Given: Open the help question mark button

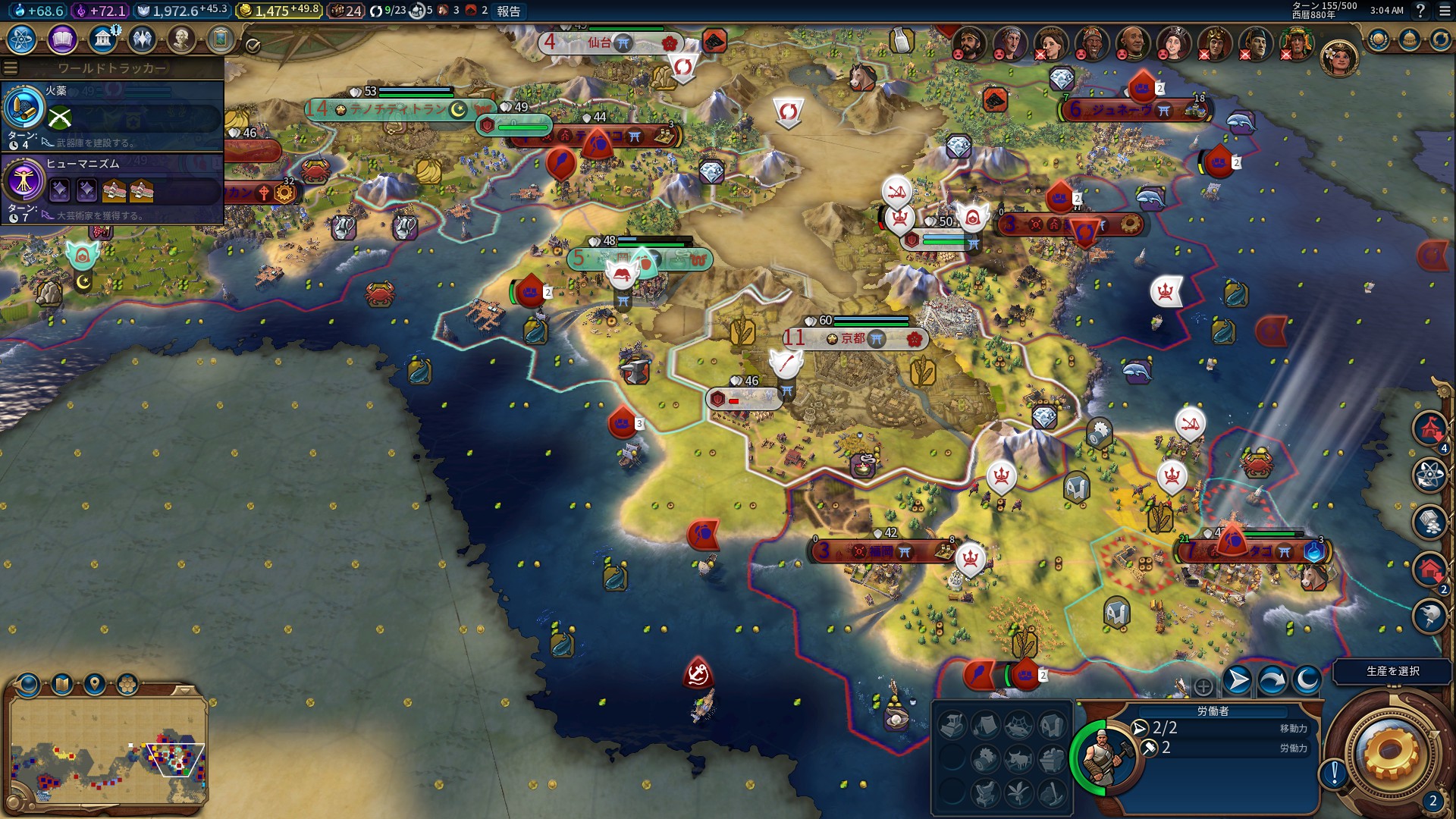Looking at the screenshot, I should [1420, 11].
